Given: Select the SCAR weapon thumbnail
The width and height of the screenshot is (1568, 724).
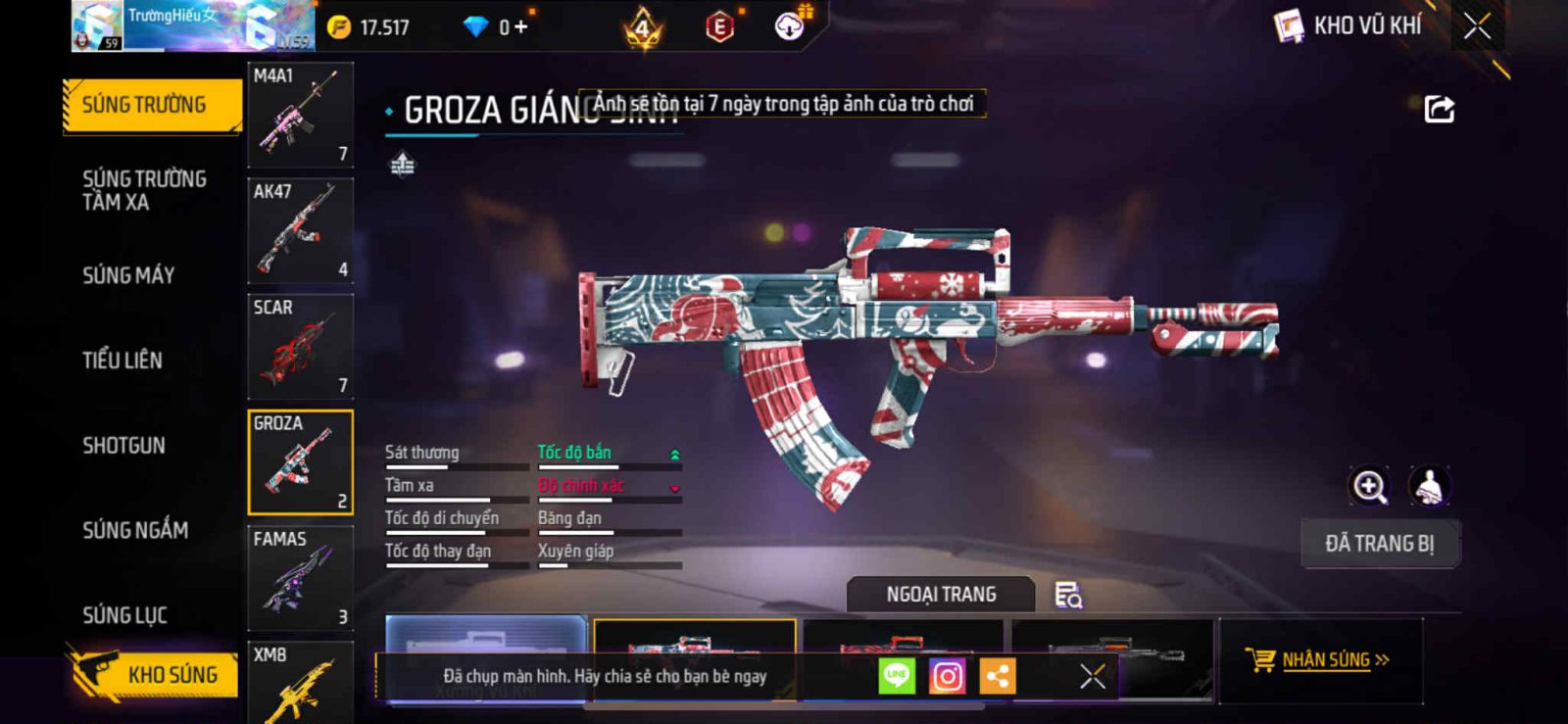Looking at the screenshot, I should 300,346.
